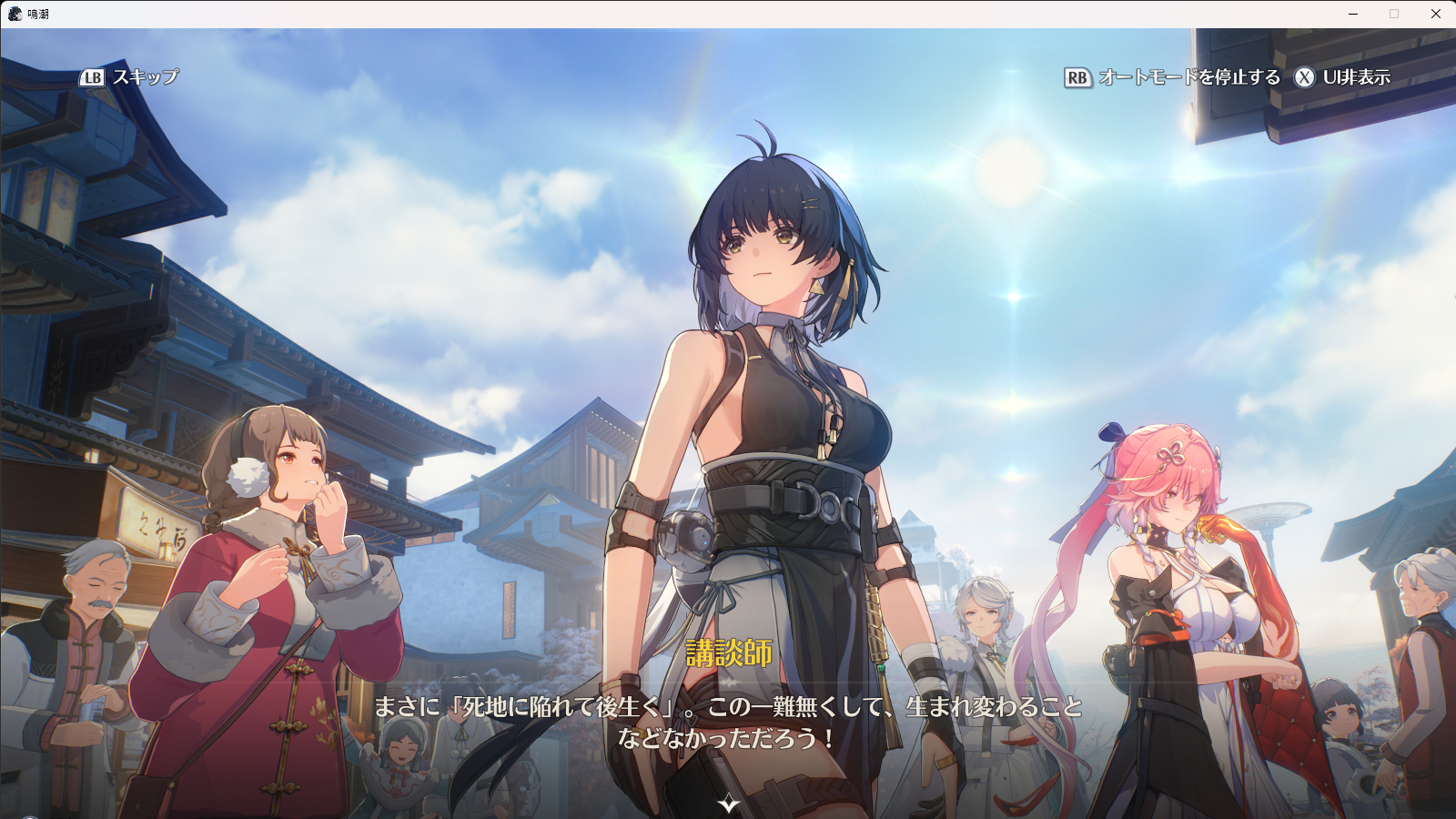Skip the cutscene with スキップ
This screenshot has height=819, width=1456.
130,77
